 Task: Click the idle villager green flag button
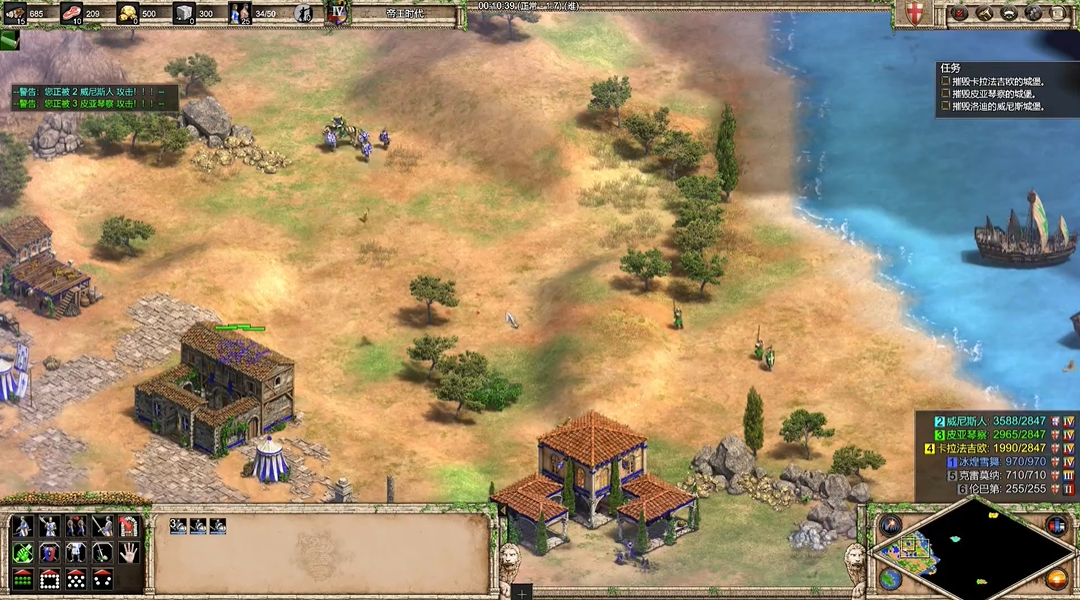tap(9, 40)
